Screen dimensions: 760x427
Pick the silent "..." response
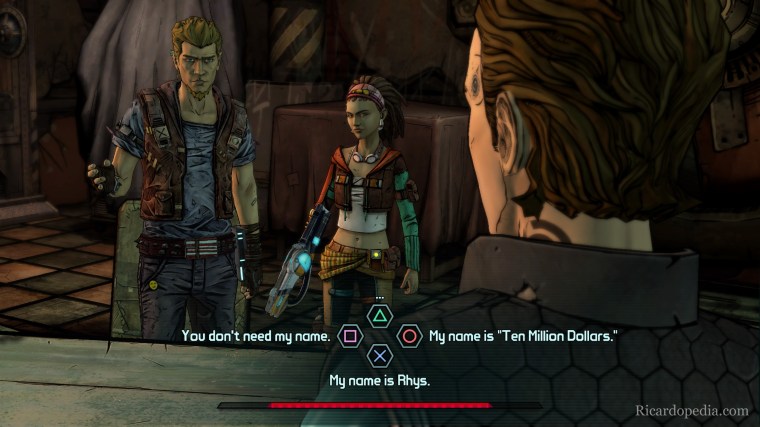(379, 314)
